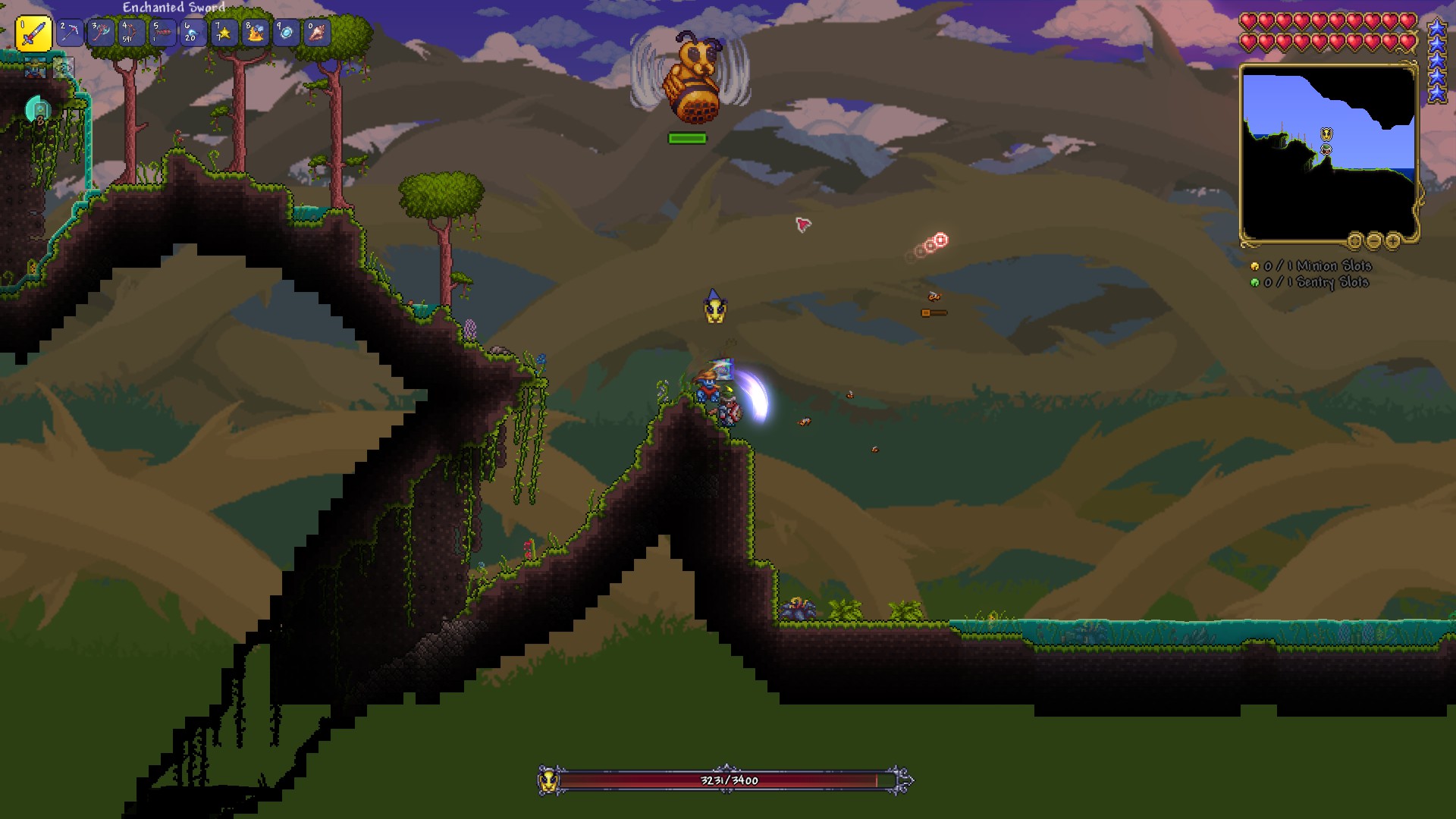Select the yellow star in slot 7
The image size is (1456, 819).
[224, 33]
